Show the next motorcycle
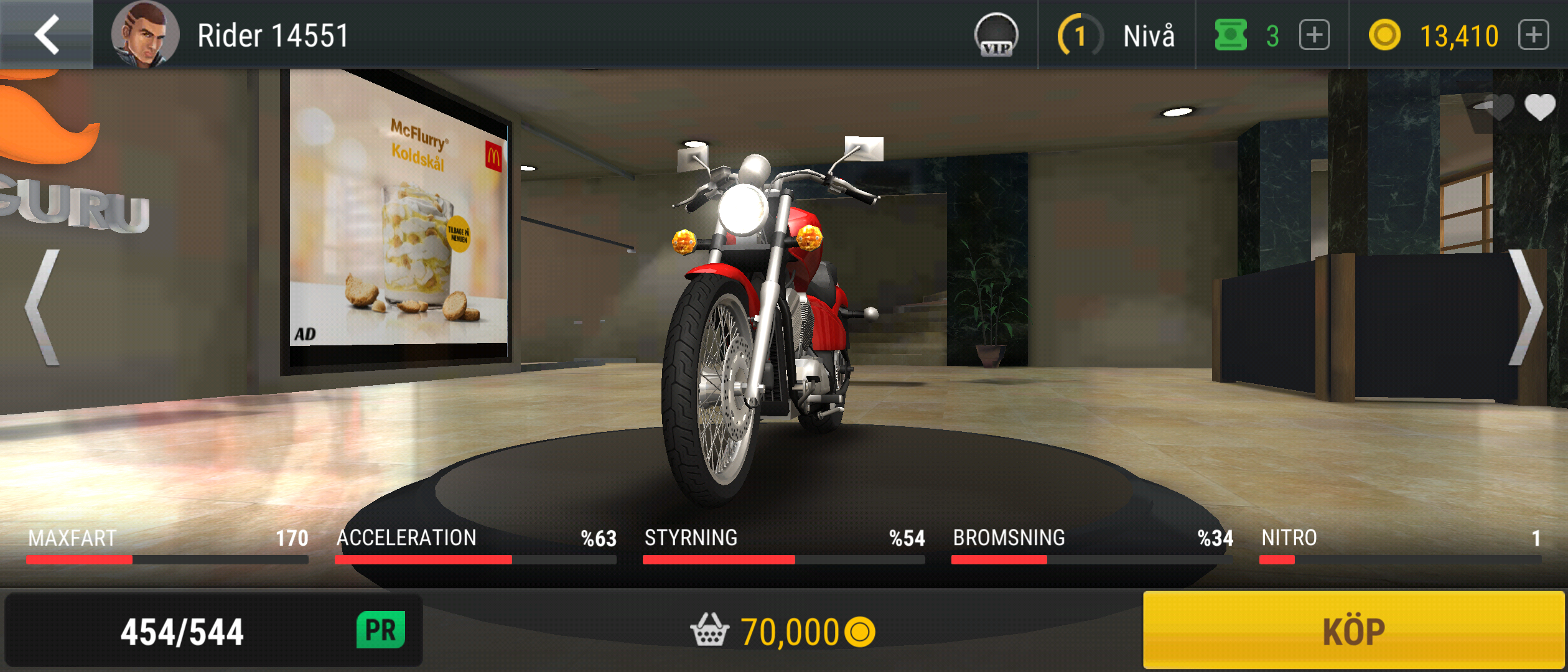The height and width of the screenshot is (672, 1568). tap(1526, 307)
